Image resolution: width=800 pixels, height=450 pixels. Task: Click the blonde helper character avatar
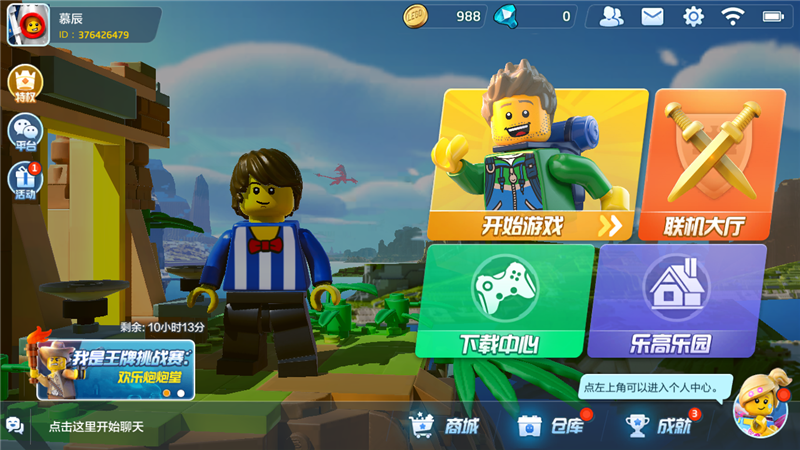click(760, 409)
